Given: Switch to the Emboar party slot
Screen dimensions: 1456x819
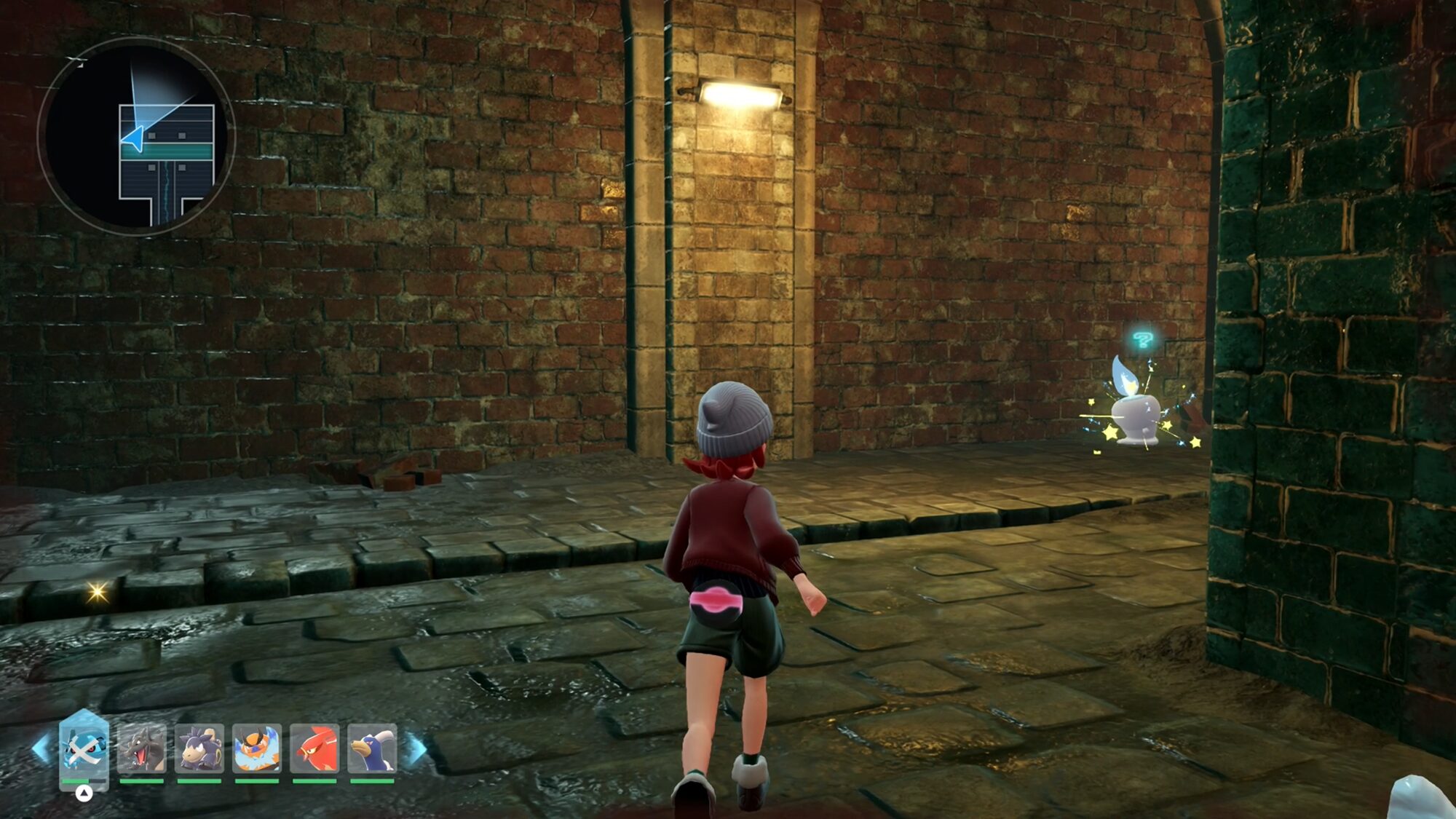Looking at the screenshot, I should click(256, 748).
